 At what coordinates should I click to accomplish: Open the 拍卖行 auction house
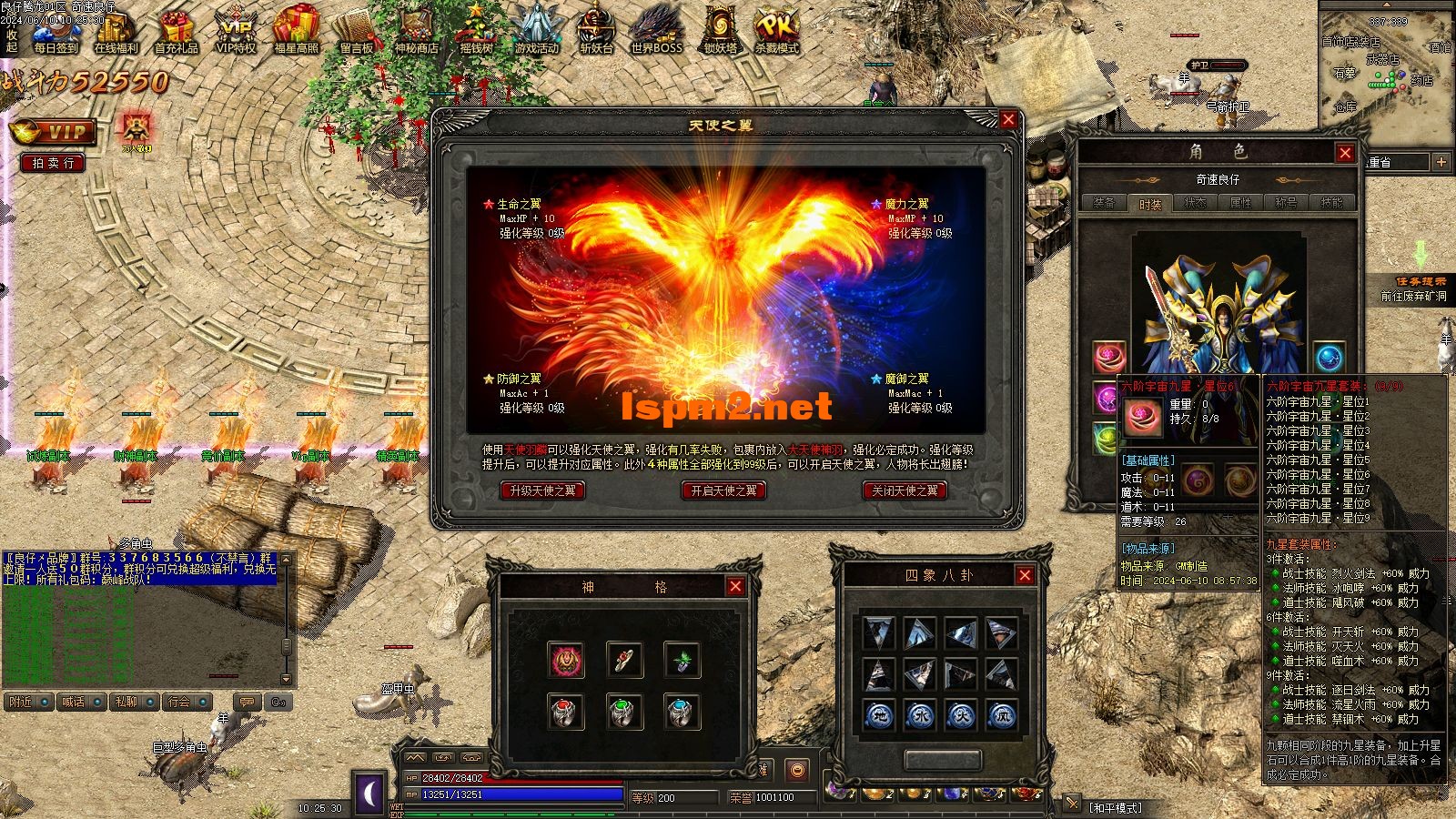[x=53, y=163]
